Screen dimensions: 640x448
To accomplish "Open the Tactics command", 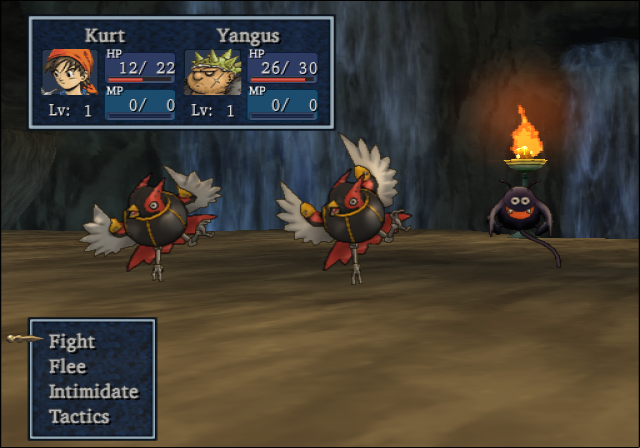I will pos(79,417).
